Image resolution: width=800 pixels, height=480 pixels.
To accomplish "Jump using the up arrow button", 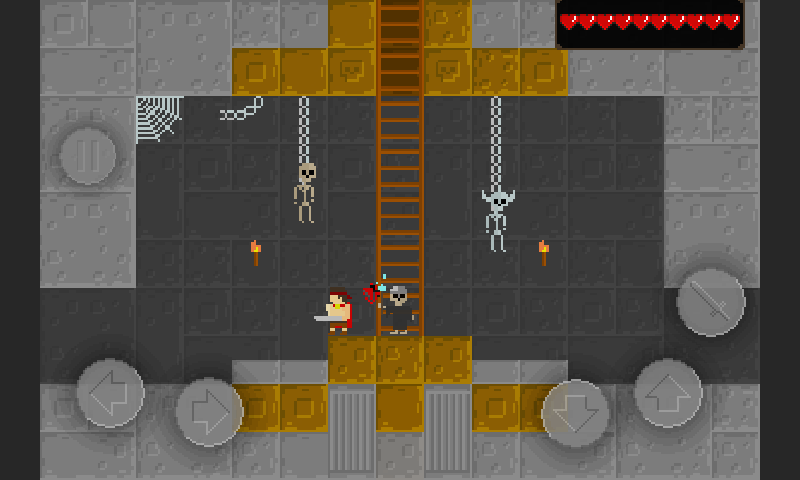I will 668,393.
